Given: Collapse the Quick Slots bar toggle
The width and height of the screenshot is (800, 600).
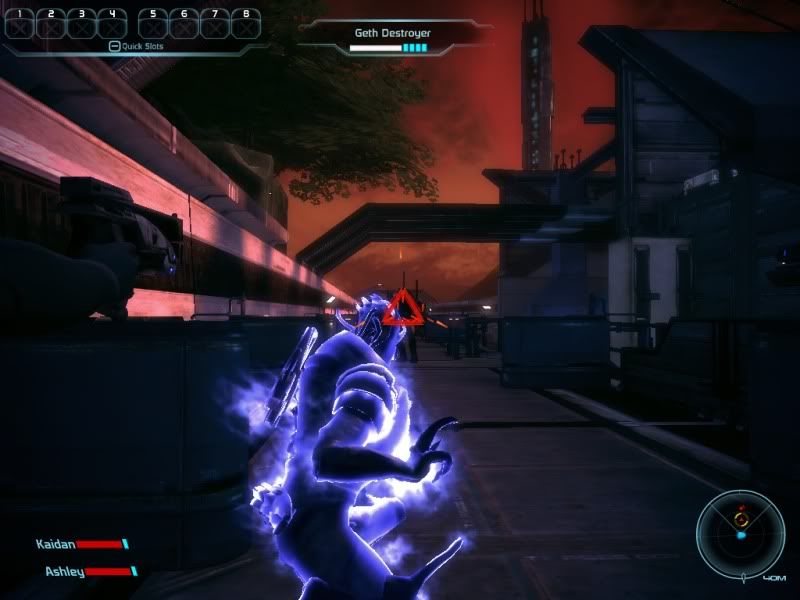Looking at the screenshot, I should pyautogui.click(x=114, y=46).
